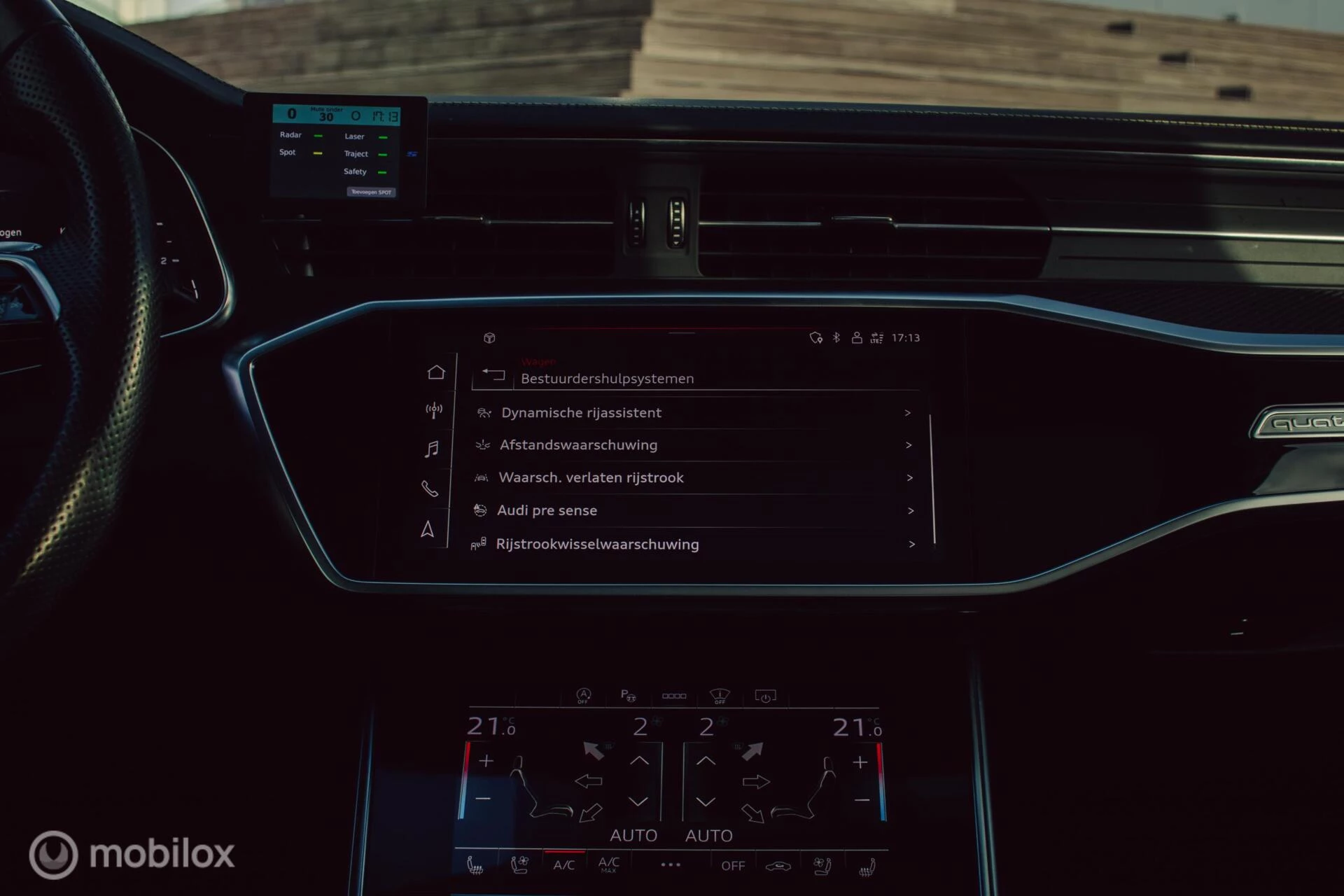Viewport: 1344px width, 896px height.
Task: Toggle the air recirculation car icon
Action: point(778,867)
